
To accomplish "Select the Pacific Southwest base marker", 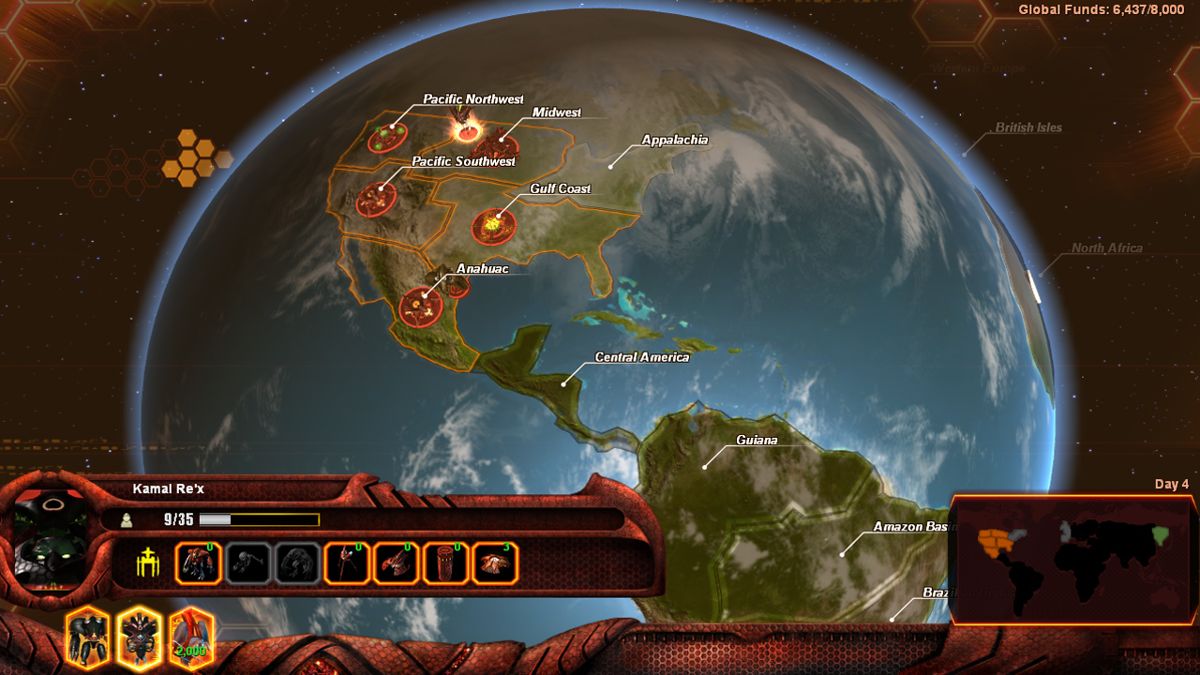I will [376, 198].
